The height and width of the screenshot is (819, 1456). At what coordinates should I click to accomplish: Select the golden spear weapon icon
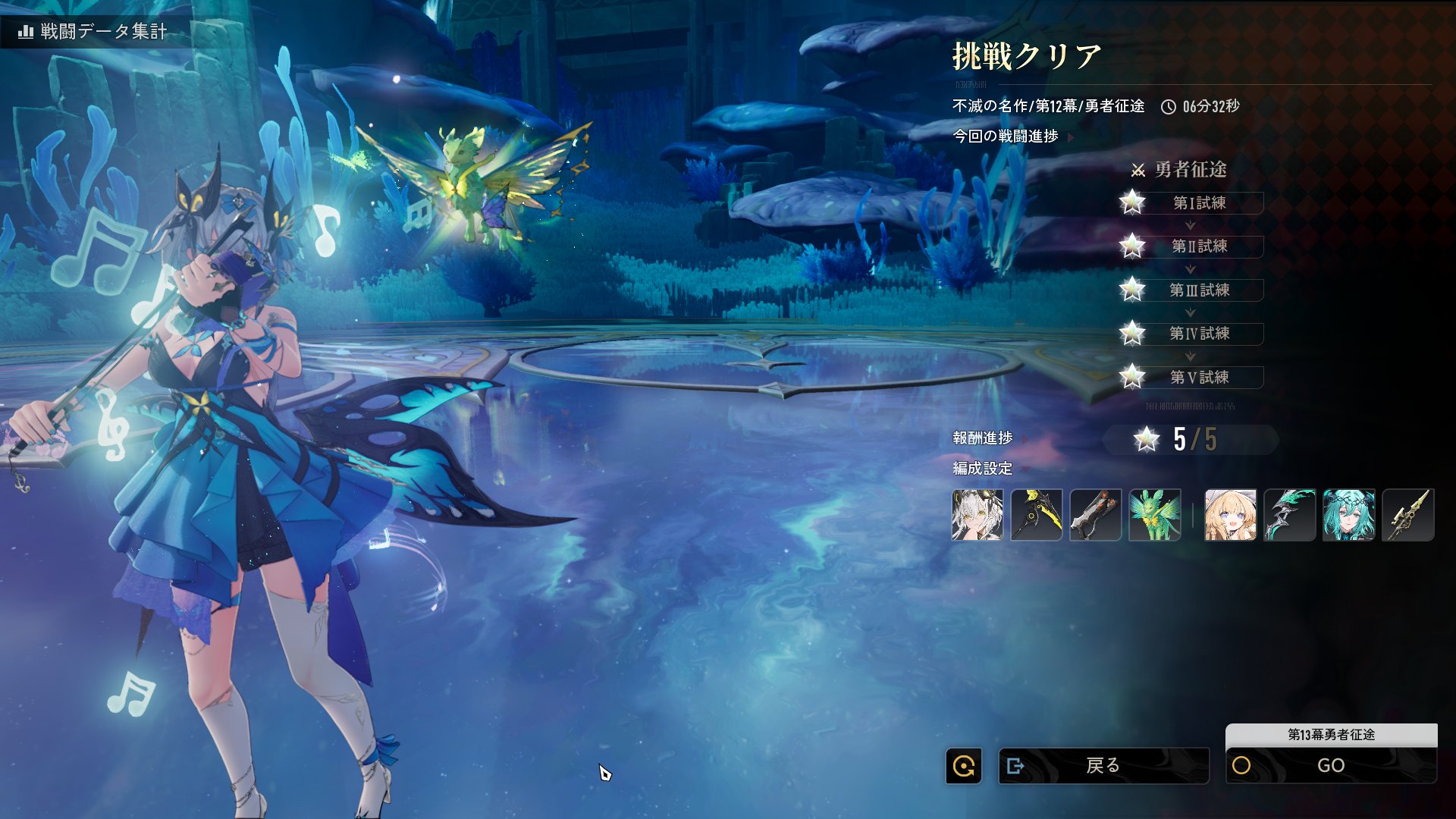coord(1408,515)
